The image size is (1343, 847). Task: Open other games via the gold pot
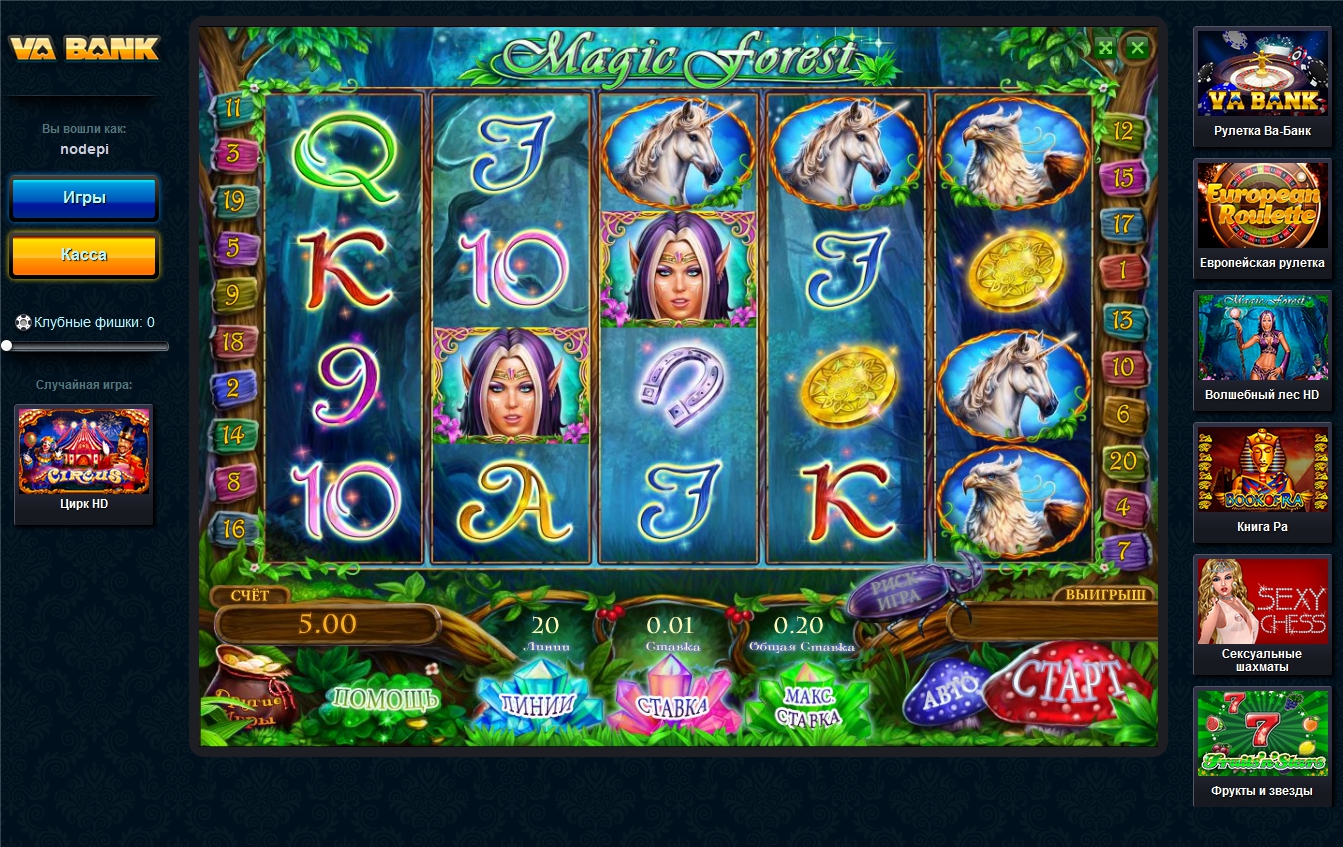coord(245,687)
